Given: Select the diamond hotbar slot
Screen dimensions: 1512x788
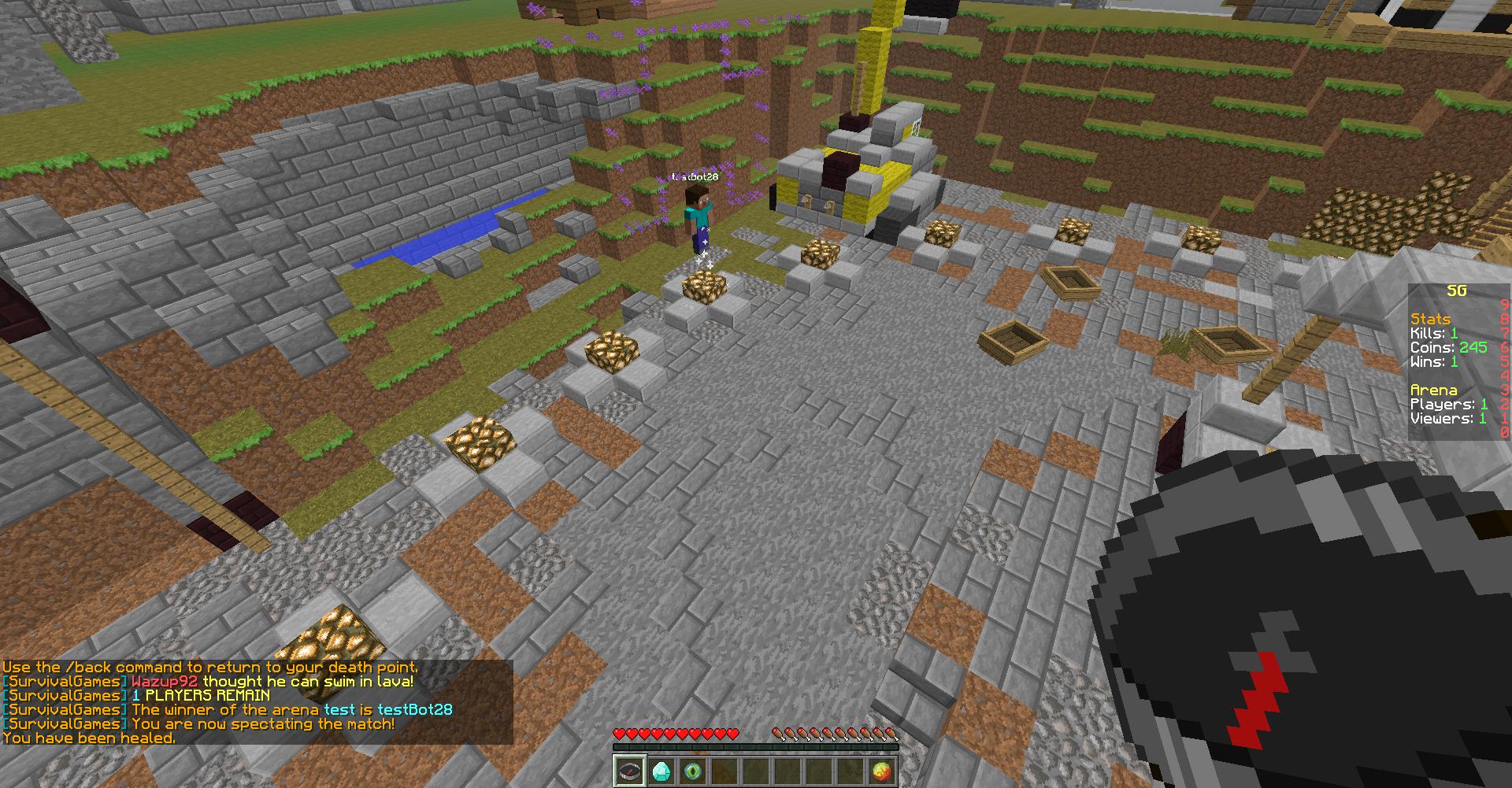Looking at the screenshot, I should [661, 771].
